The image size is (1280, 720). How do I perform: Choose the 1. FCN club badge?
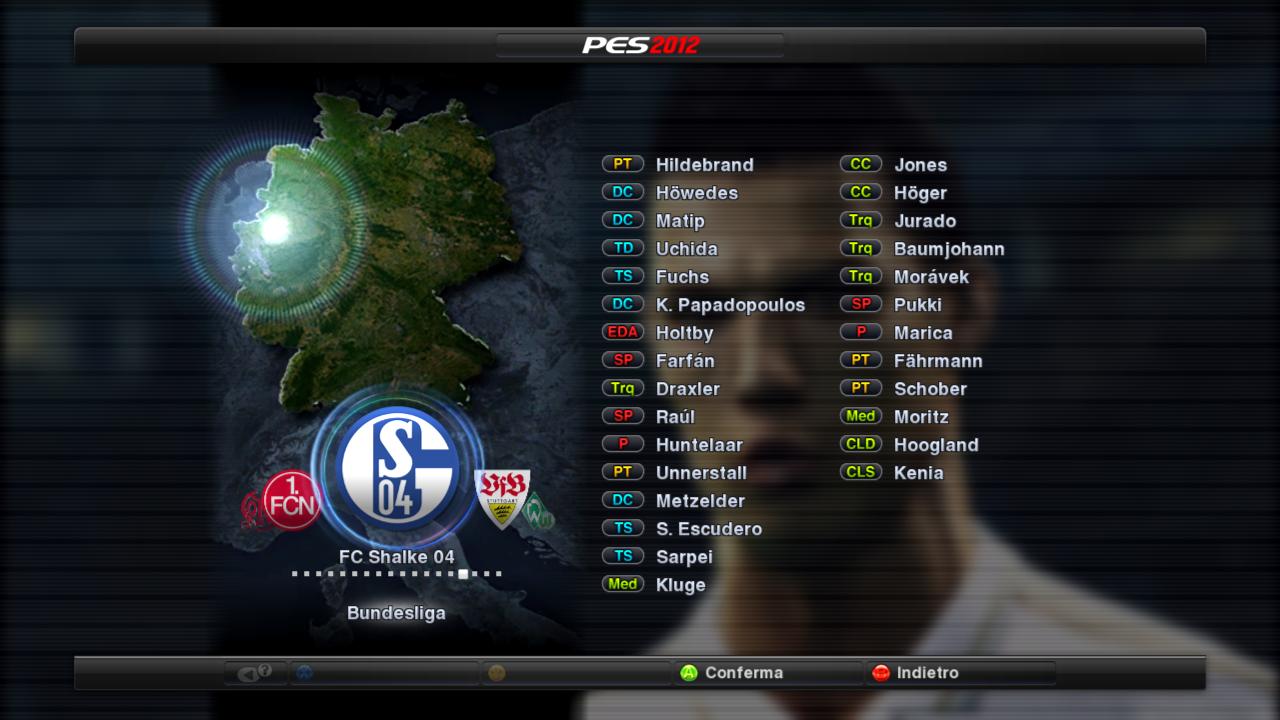pyautogui.click(x=292, y=501)
